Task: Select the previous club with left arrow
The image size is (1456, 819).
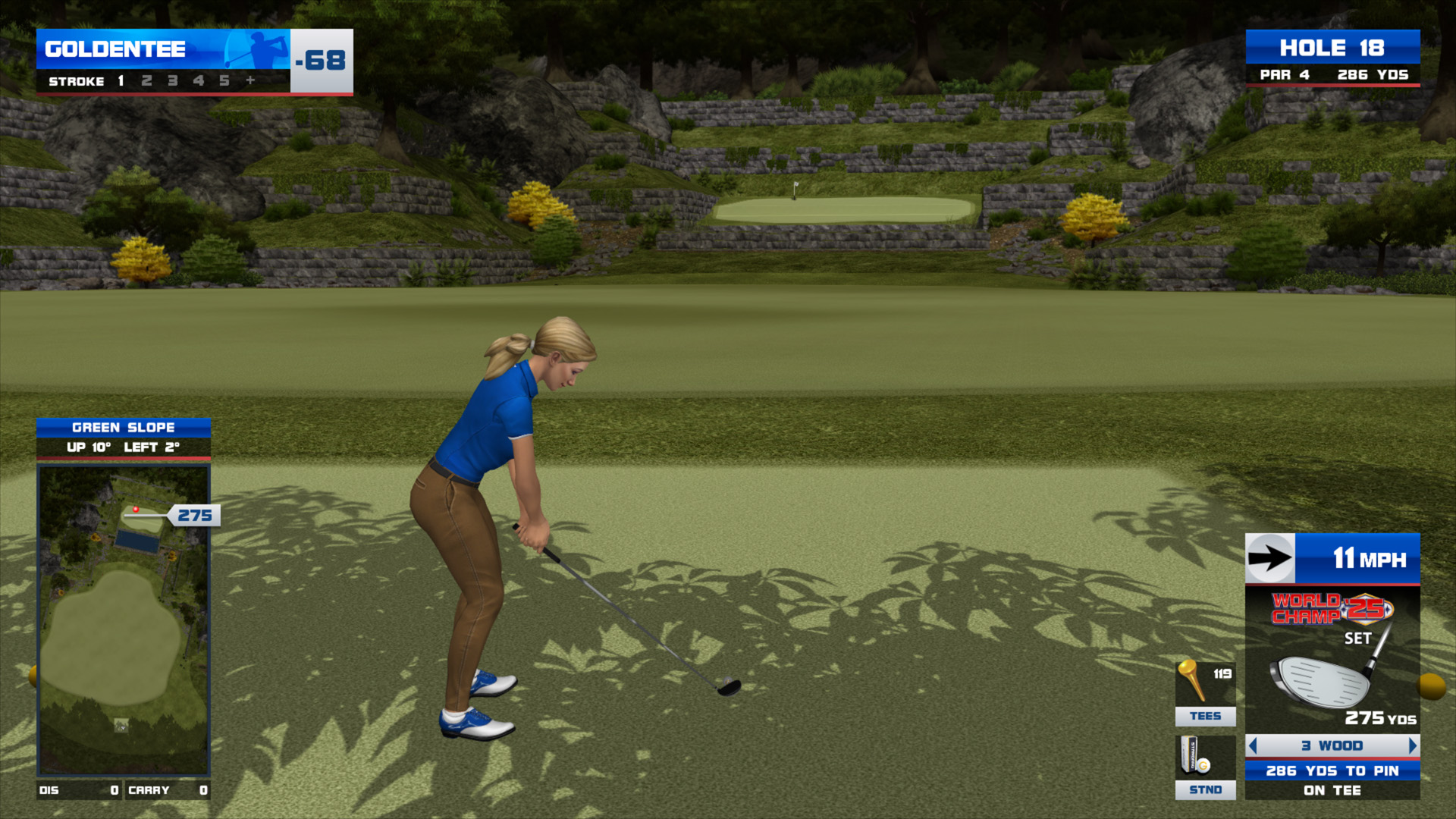Action: pyautogui.click(x=1253, y=746)
